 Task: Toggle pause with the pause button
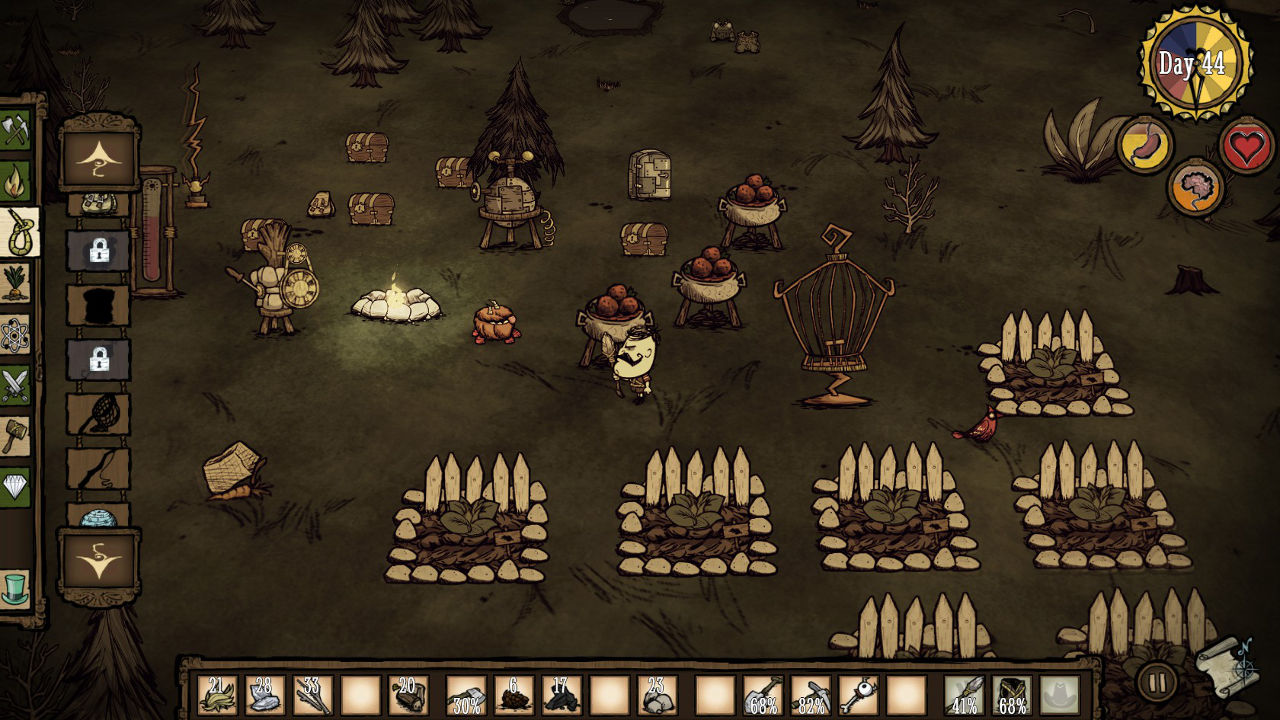click(x=1155, y=678)
